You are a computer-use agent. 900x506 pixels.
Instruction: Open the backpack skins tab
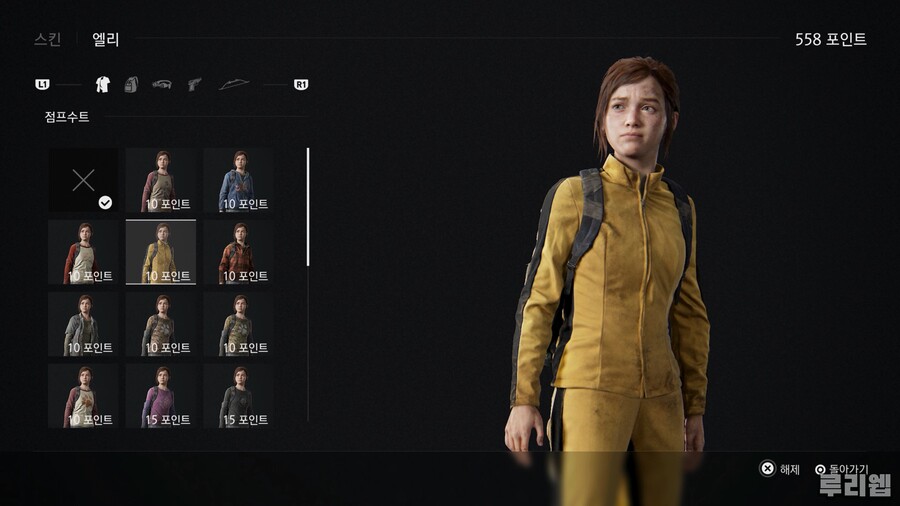[131, 85]
